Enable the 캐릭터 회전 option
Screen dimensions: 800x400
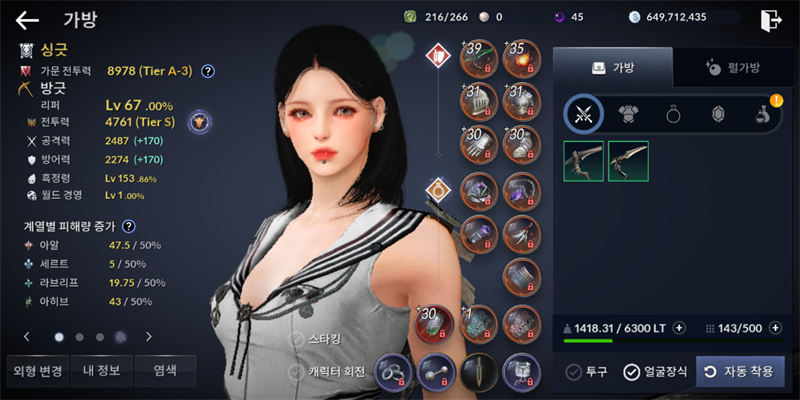coord(297,372)
